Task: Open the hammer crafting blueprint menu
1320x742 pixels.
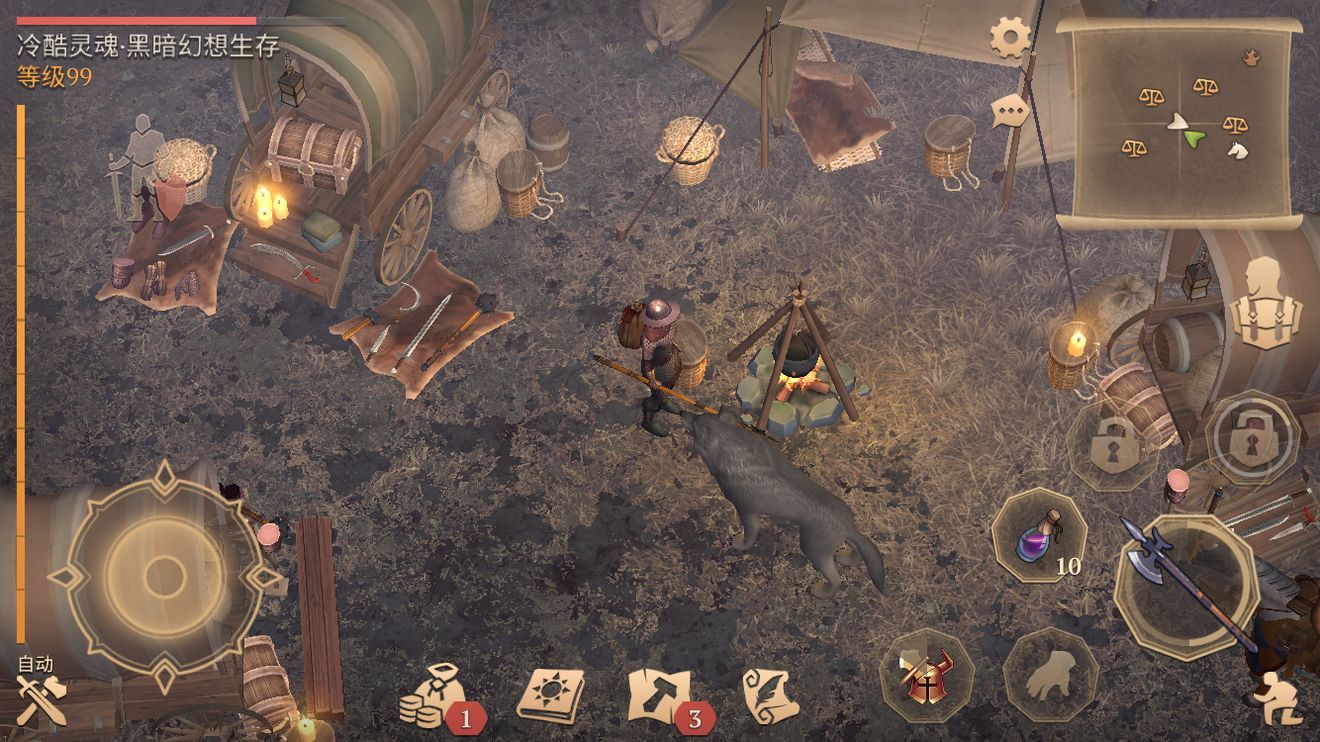Action: [661, 694]
